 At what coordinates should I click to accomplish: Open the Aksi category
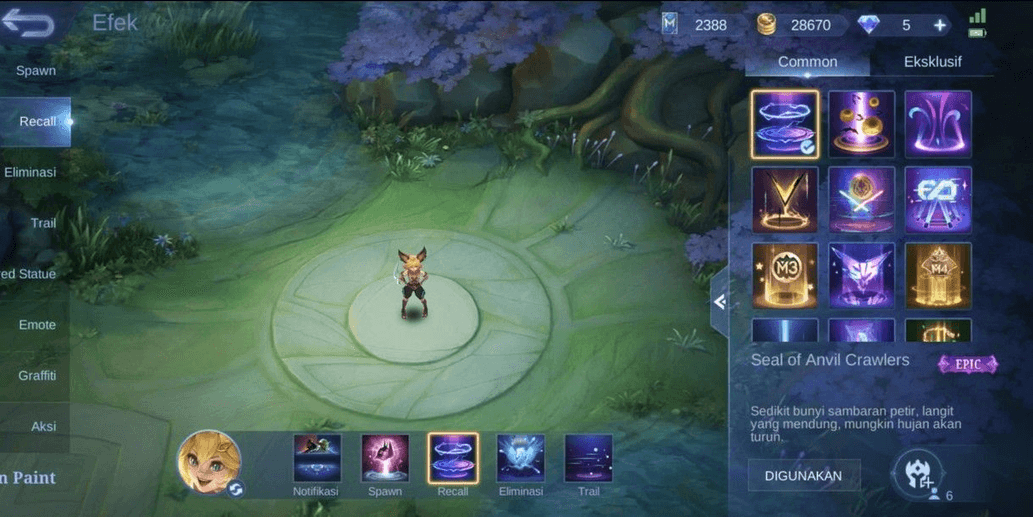pyautogui.click(x=43, y=426)
